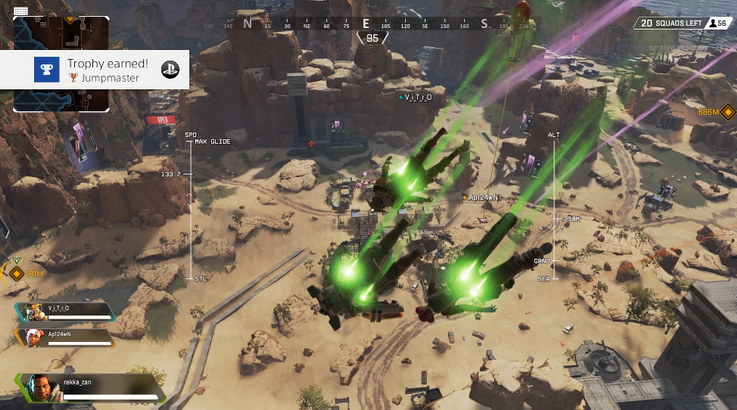Click rekka_zan's own player card
The image size is (737, 410).
coord(90,385)
